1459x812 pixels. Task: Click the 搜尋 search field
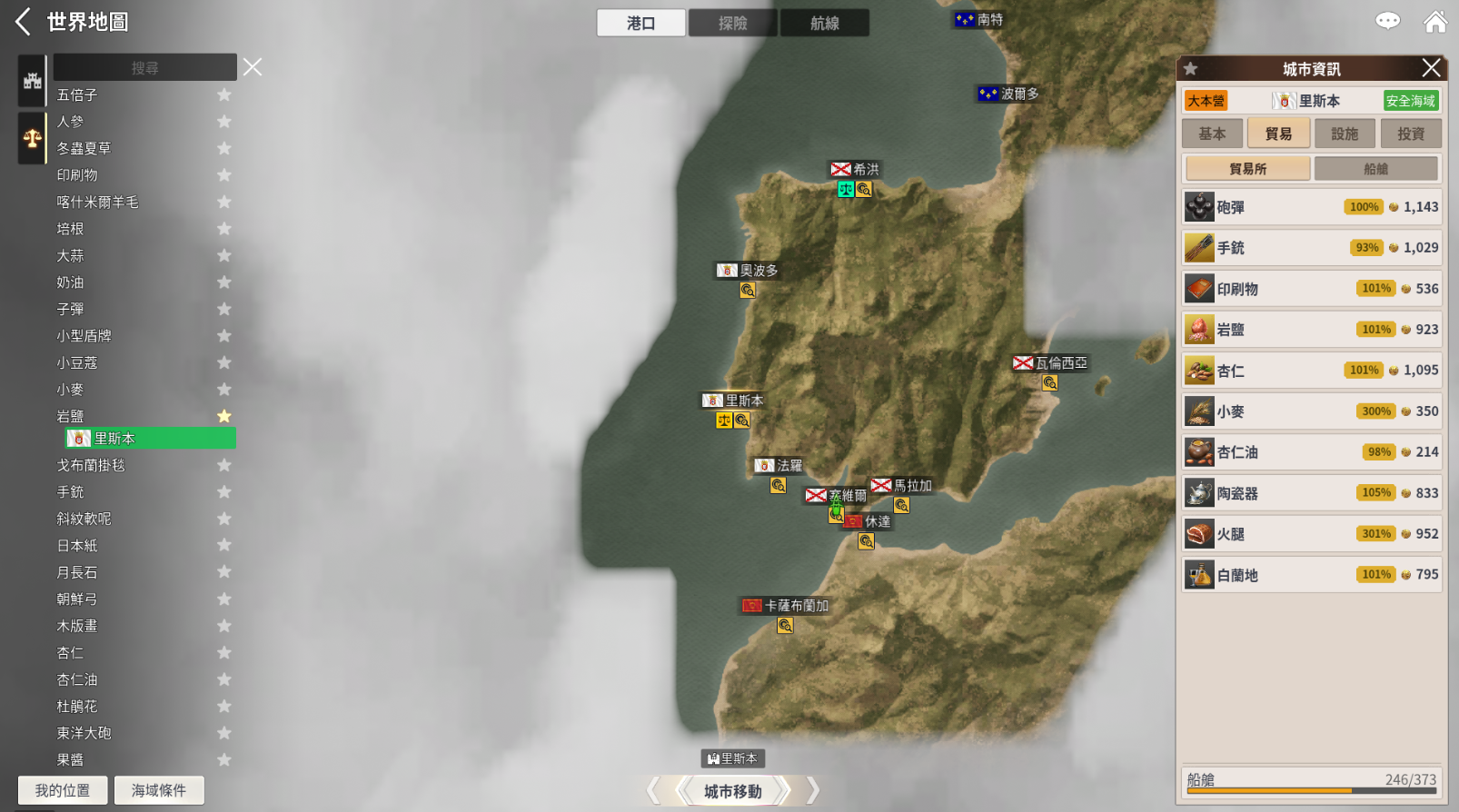[x=144, y=68]
